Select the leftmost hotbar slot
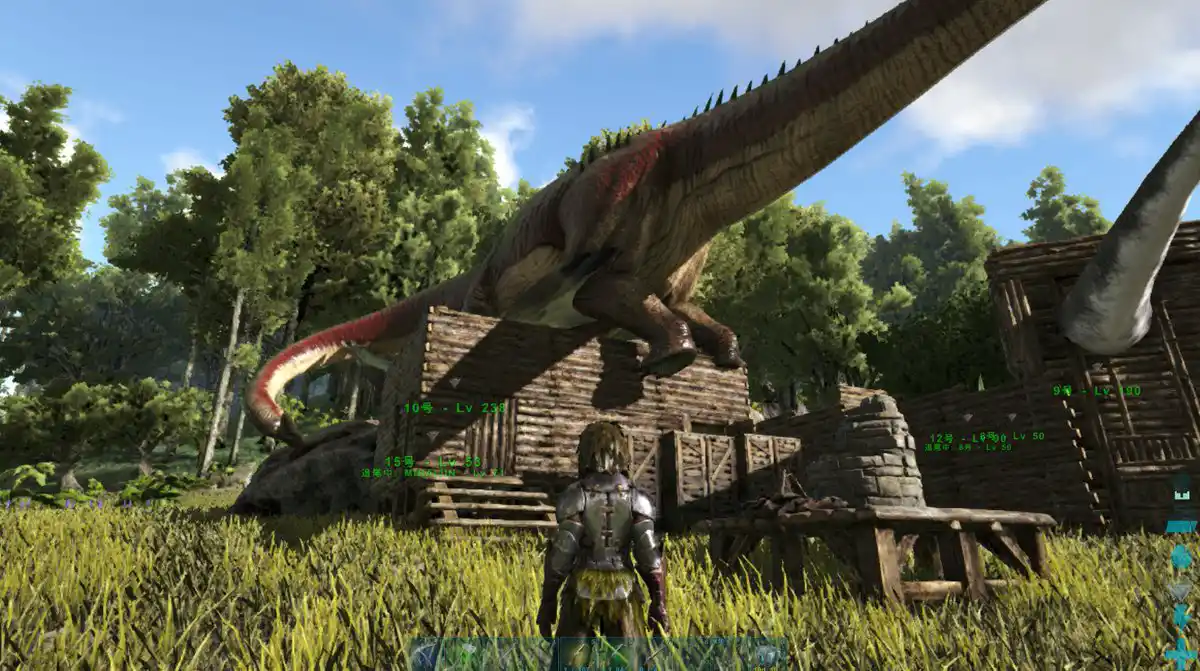The image size is (1200, 671). [428, 655]
